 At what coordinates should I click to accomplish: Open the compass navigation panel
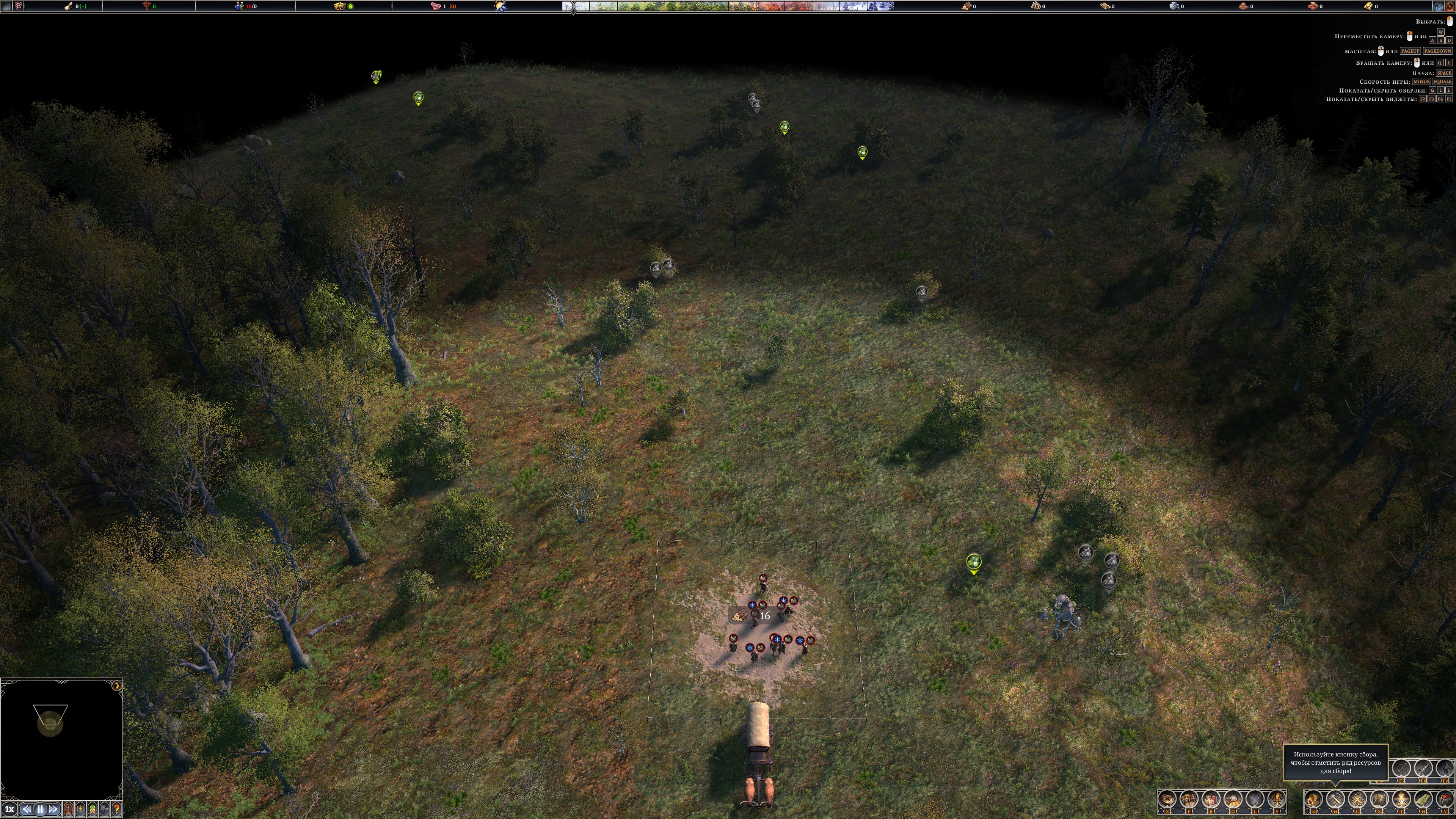[x=1168, y=799]
